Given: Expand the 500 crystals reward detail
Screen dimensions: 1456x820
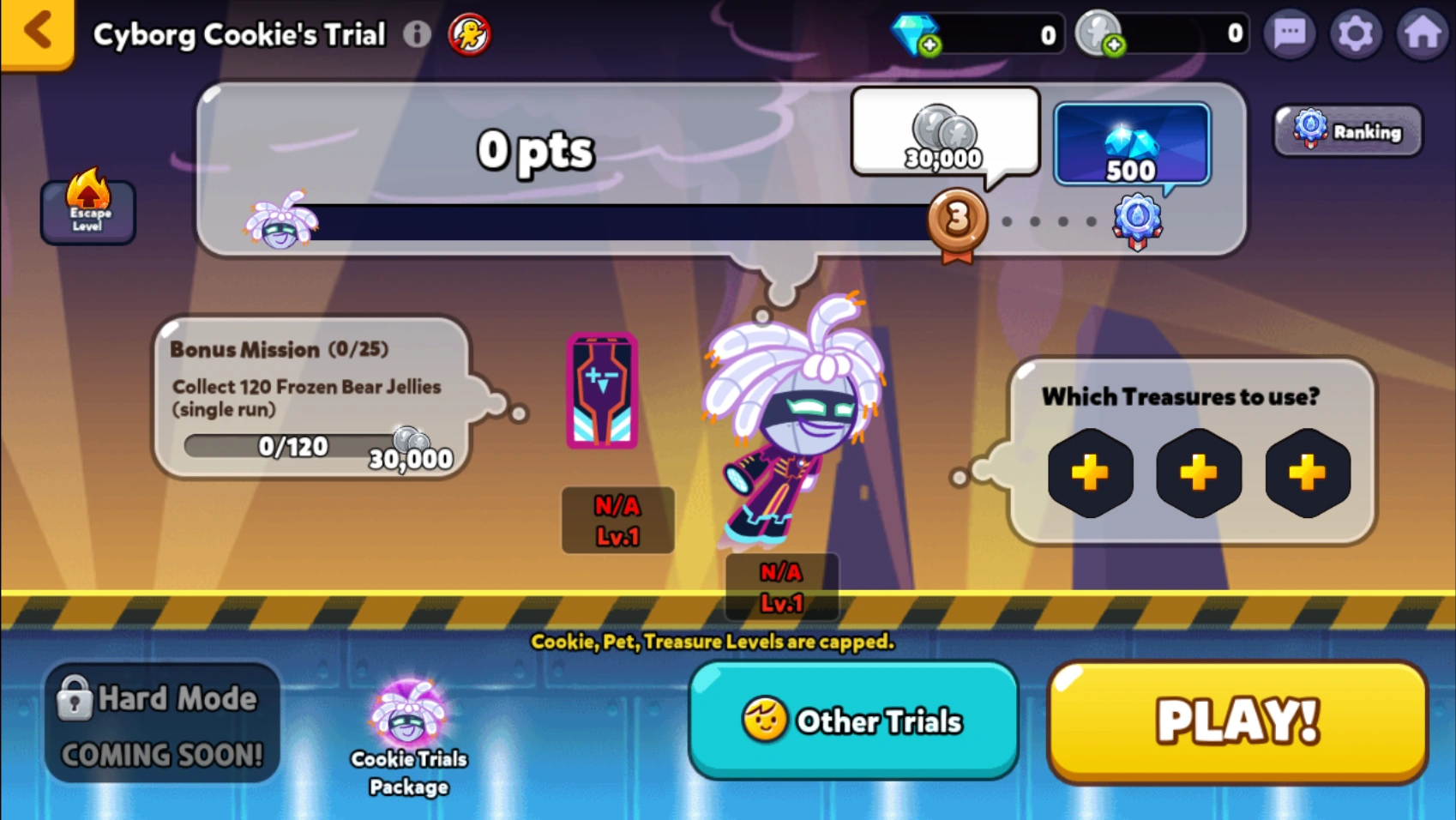Looking at the screenshot, I should [x=1131, y=144].
